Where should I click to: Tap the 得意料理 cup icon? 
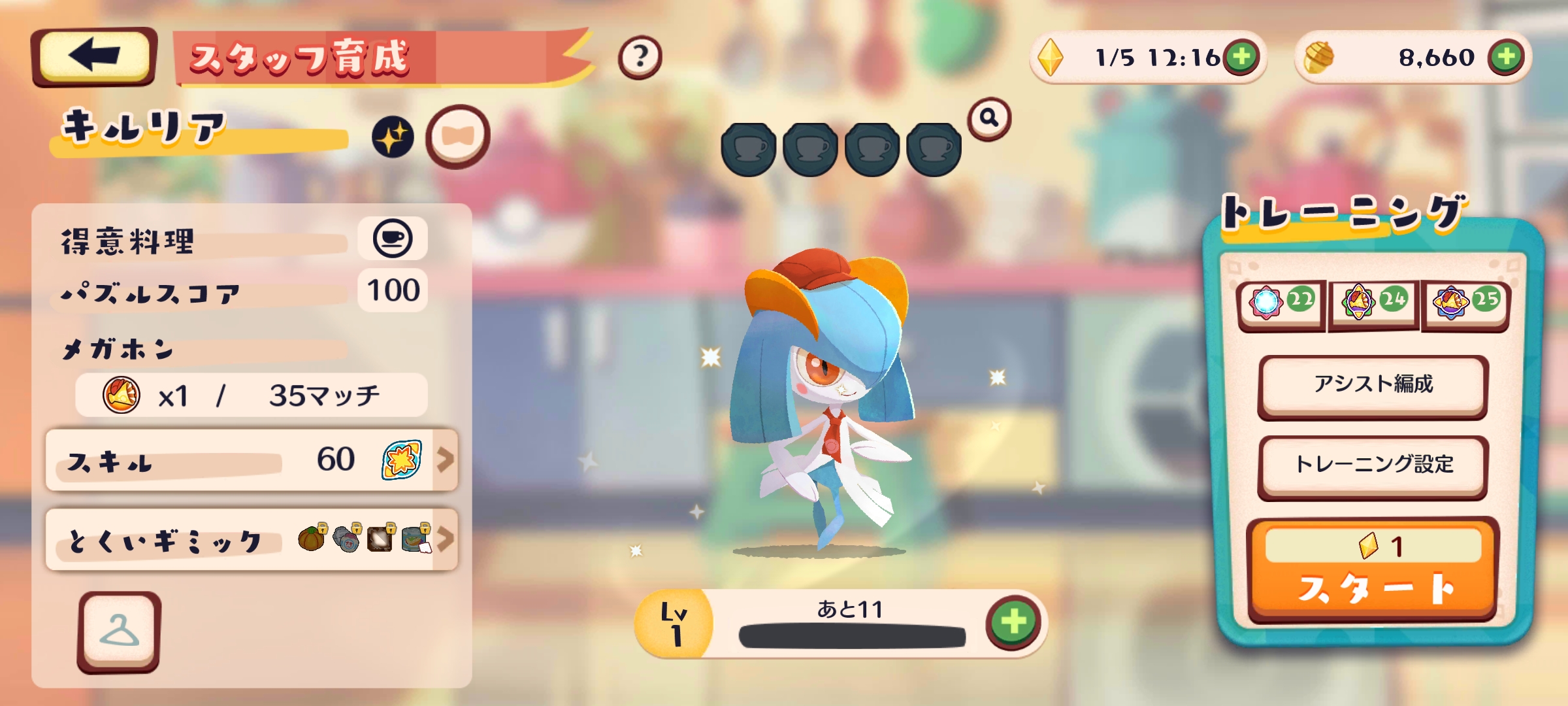tap(393, 239)
